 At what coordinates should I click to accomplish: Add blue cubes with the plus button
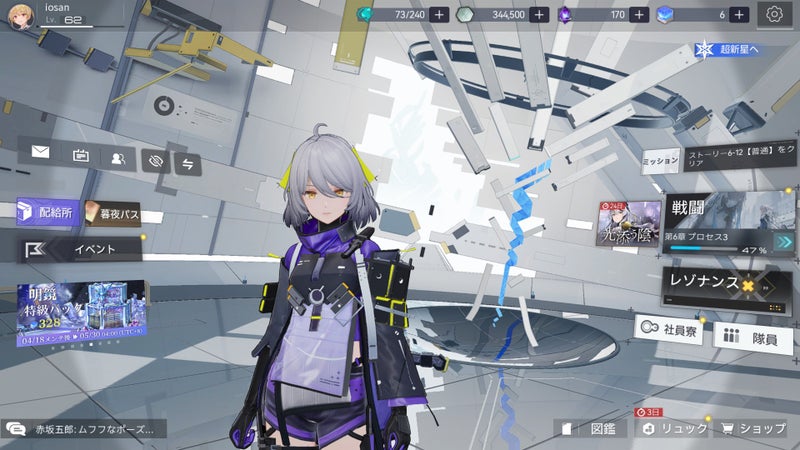click(739, 15)
